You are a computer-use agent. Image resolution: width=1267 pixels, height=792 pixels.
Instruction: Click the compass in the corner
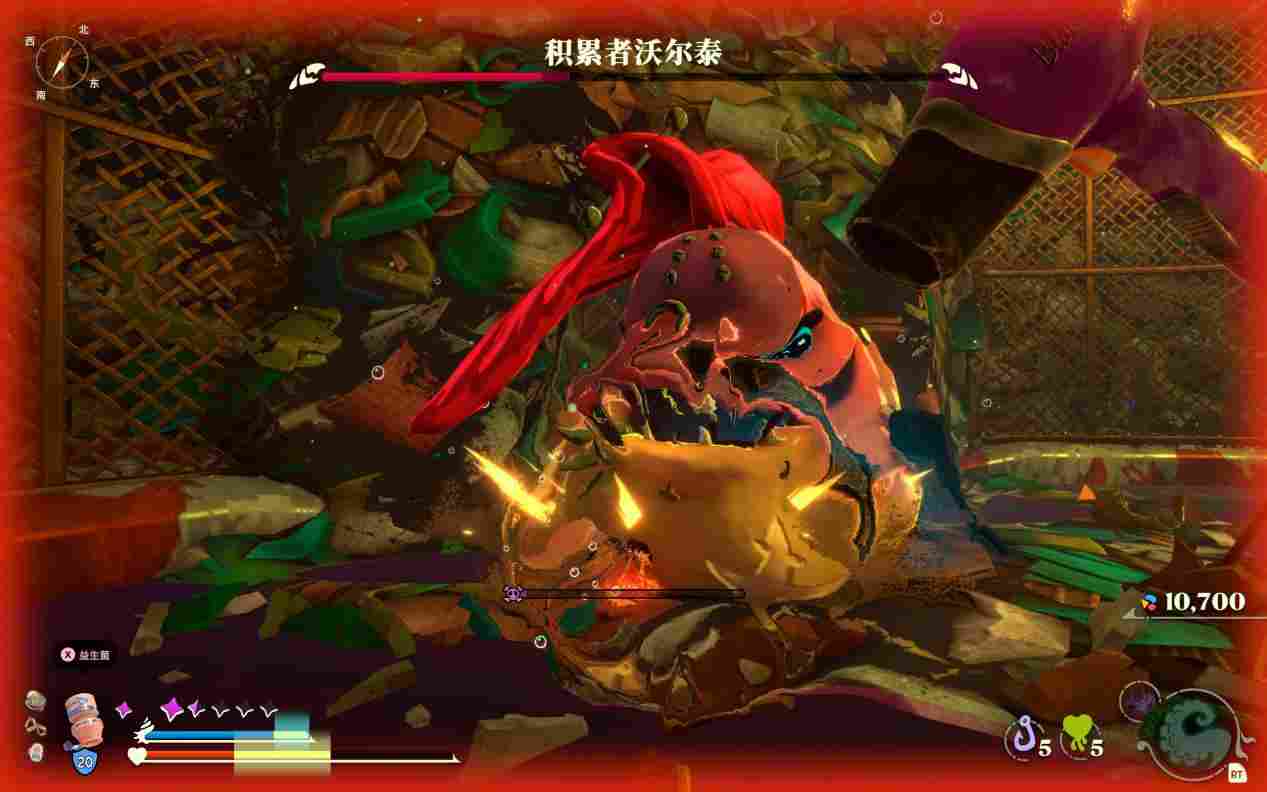(61, 59)
